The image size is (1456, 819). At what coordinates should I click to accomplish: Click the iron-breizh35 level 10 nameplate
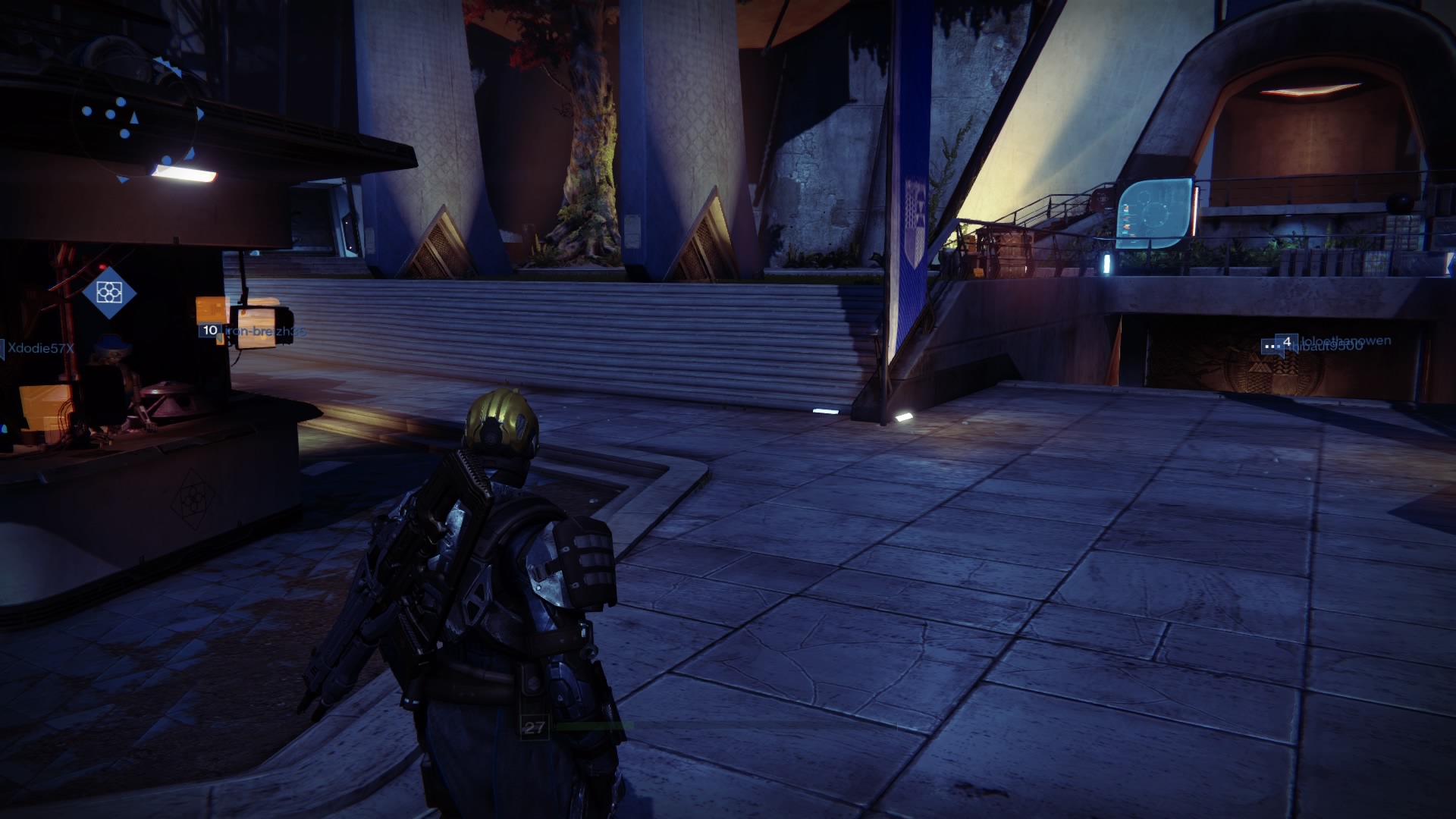(254, 331)
